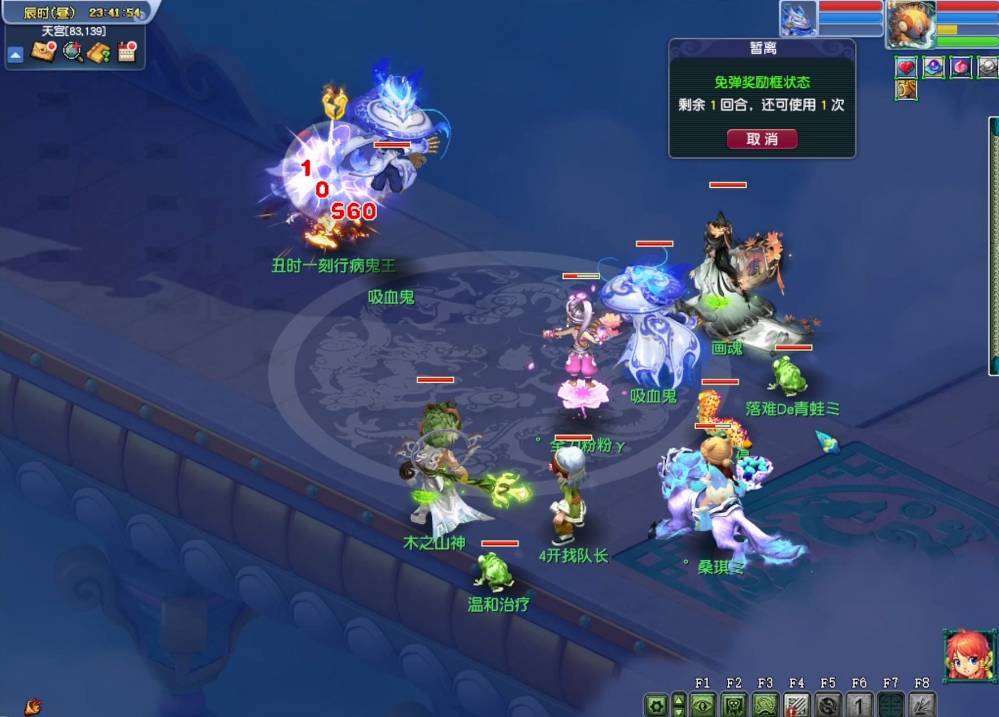Click the red heart buff icon
The height and width of the screenshot is (717, 999).
point(906,67)
